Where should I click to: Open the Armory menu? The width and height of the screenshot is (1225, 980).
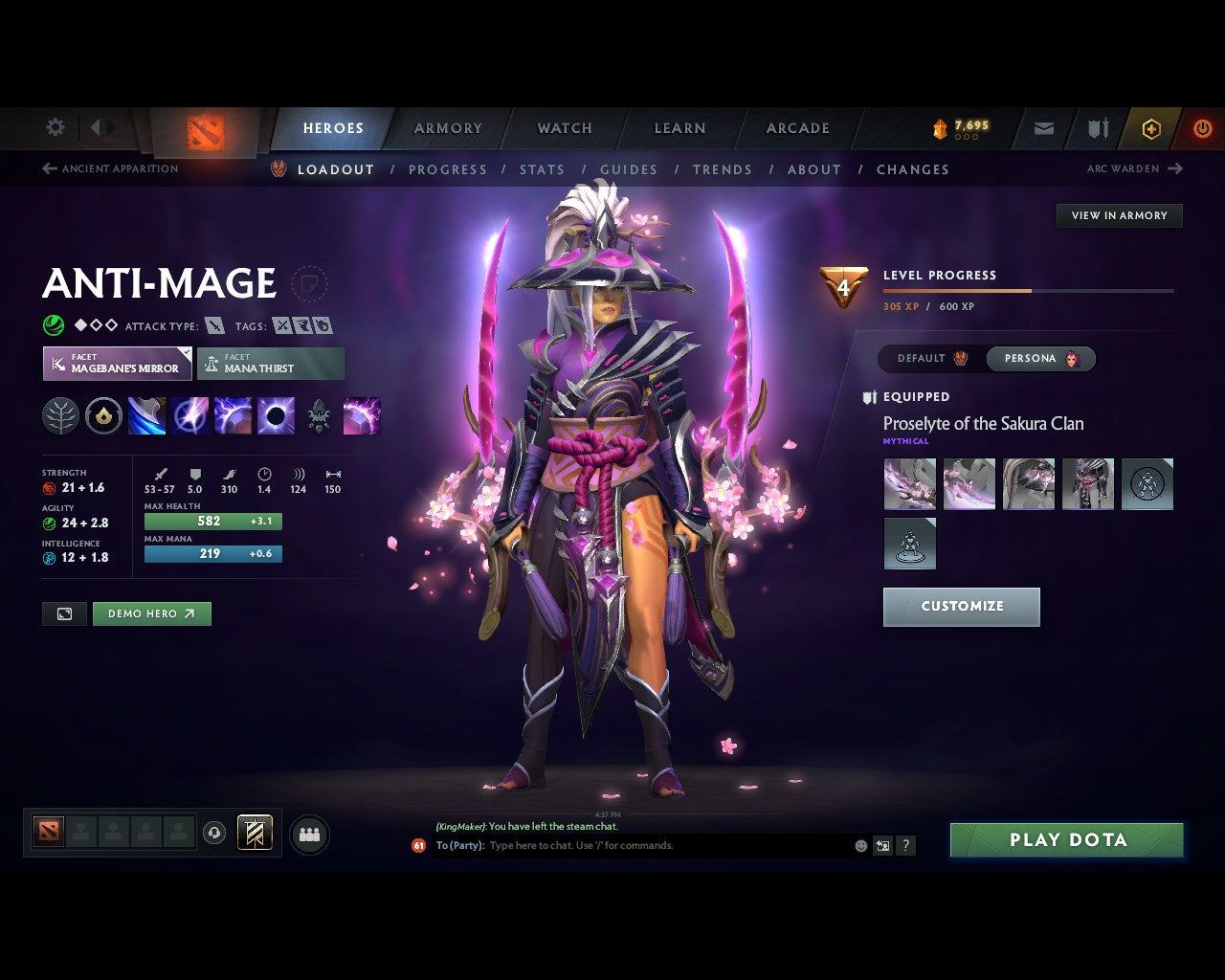click(448, 128)
